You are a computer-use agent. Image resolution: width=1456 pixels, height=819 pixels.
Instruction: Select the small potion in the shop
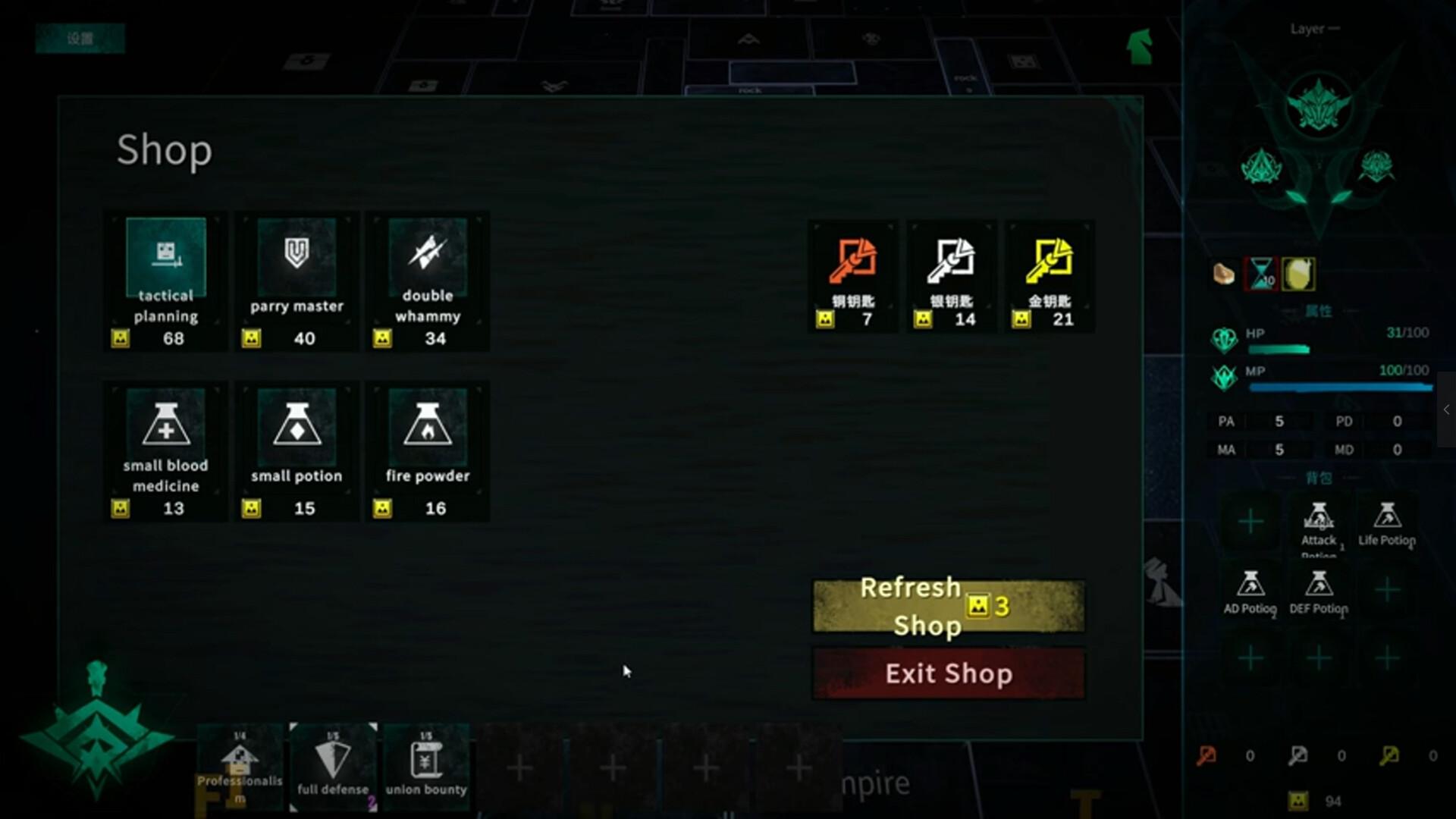(296, 450)
